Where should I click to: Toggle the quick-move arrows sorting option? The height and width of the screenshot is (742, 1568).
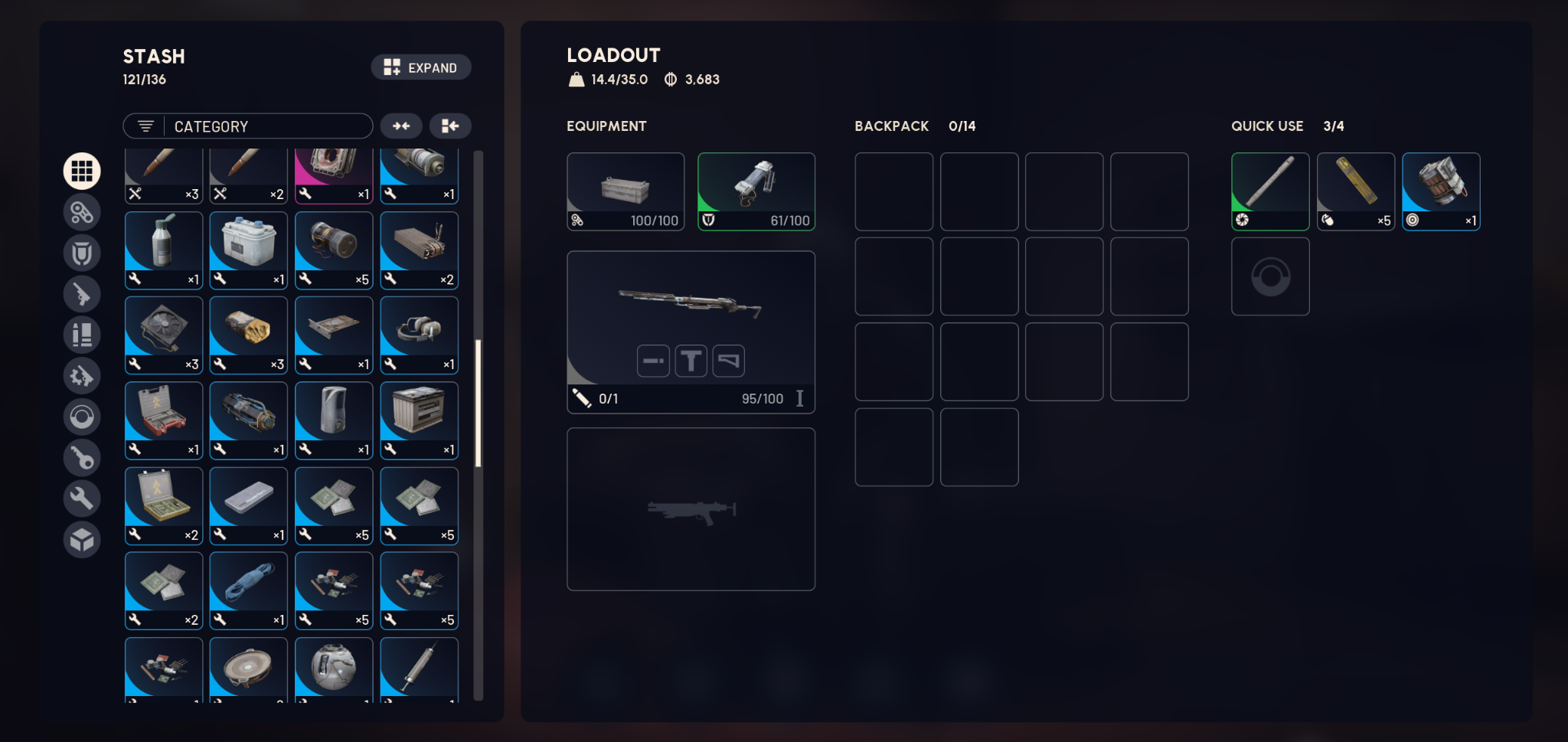[401, 126]
